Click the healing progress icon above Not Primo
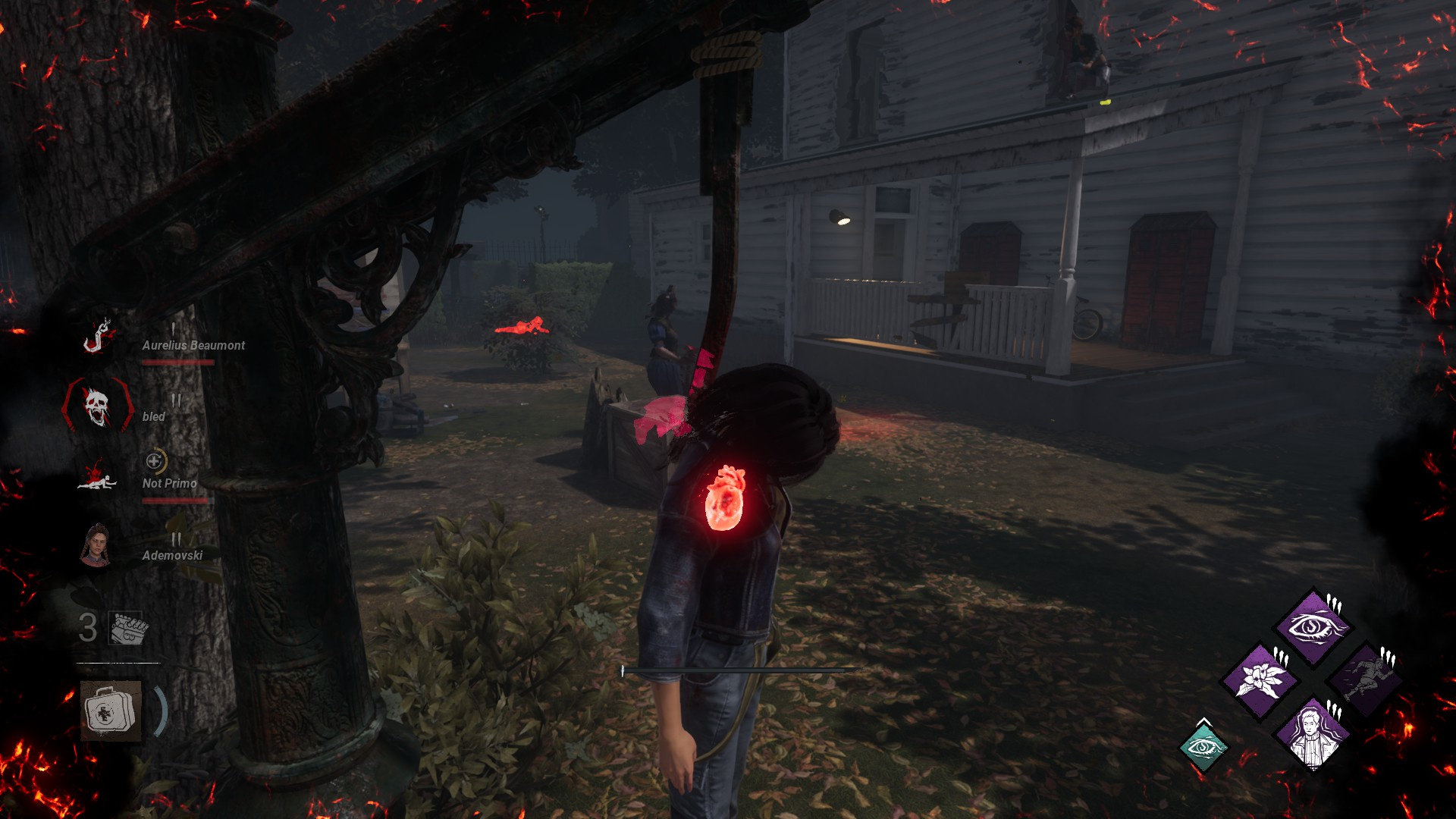Viewport: 1456px width, 819px height. click(155, 461)
